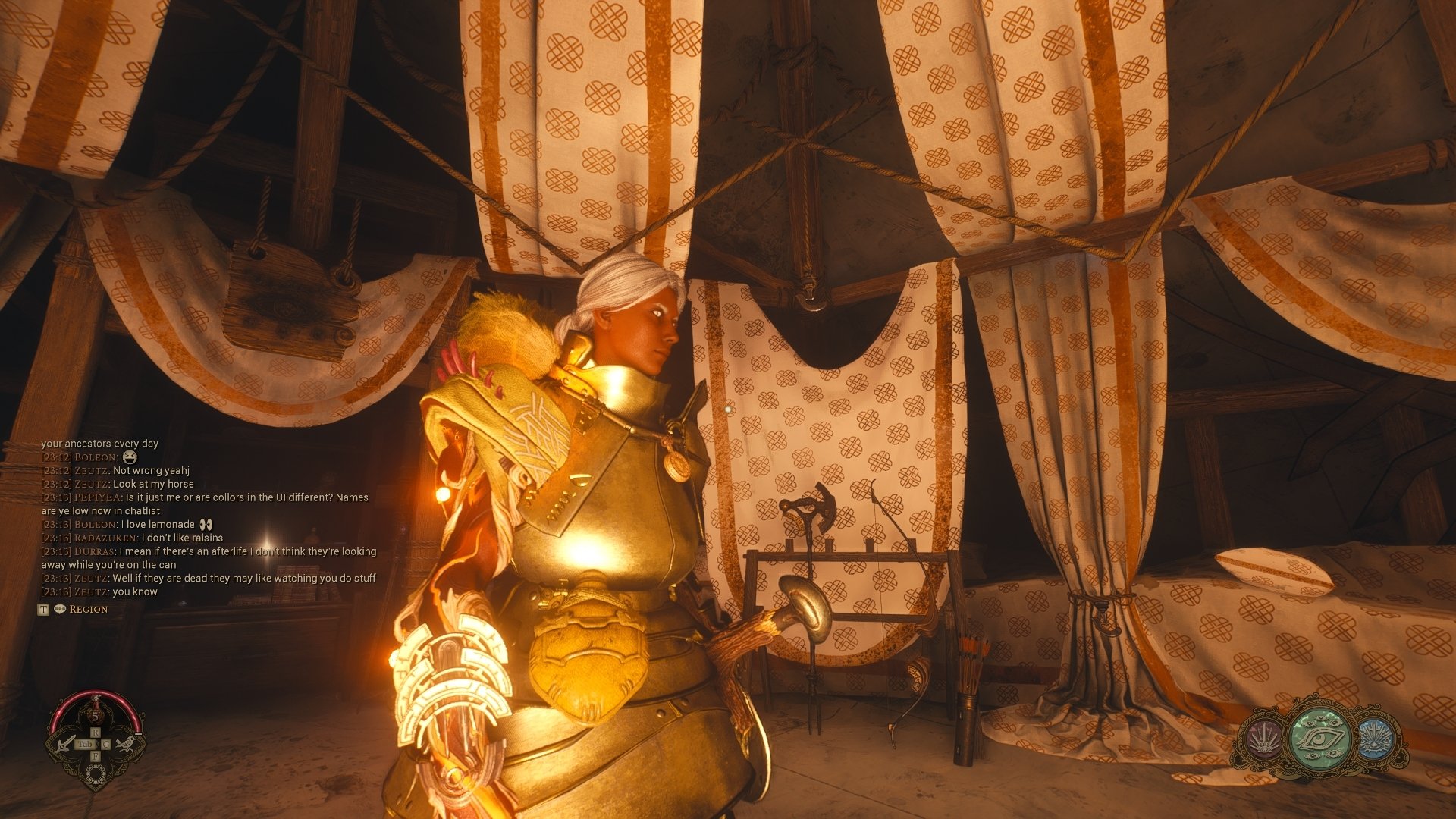Viewport: 1456px width, 819px height.
Task: Select player name Pepiyea in chat
Action: pyautogui.click(x=97, y=498)
